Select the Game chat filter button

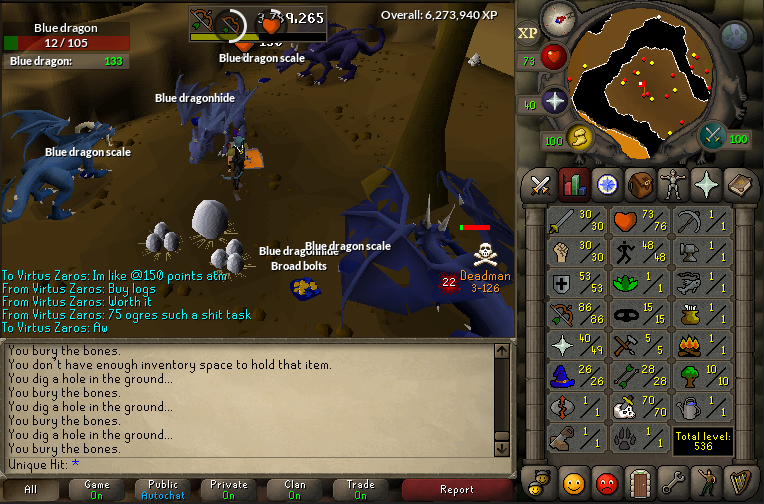(97, 489)
